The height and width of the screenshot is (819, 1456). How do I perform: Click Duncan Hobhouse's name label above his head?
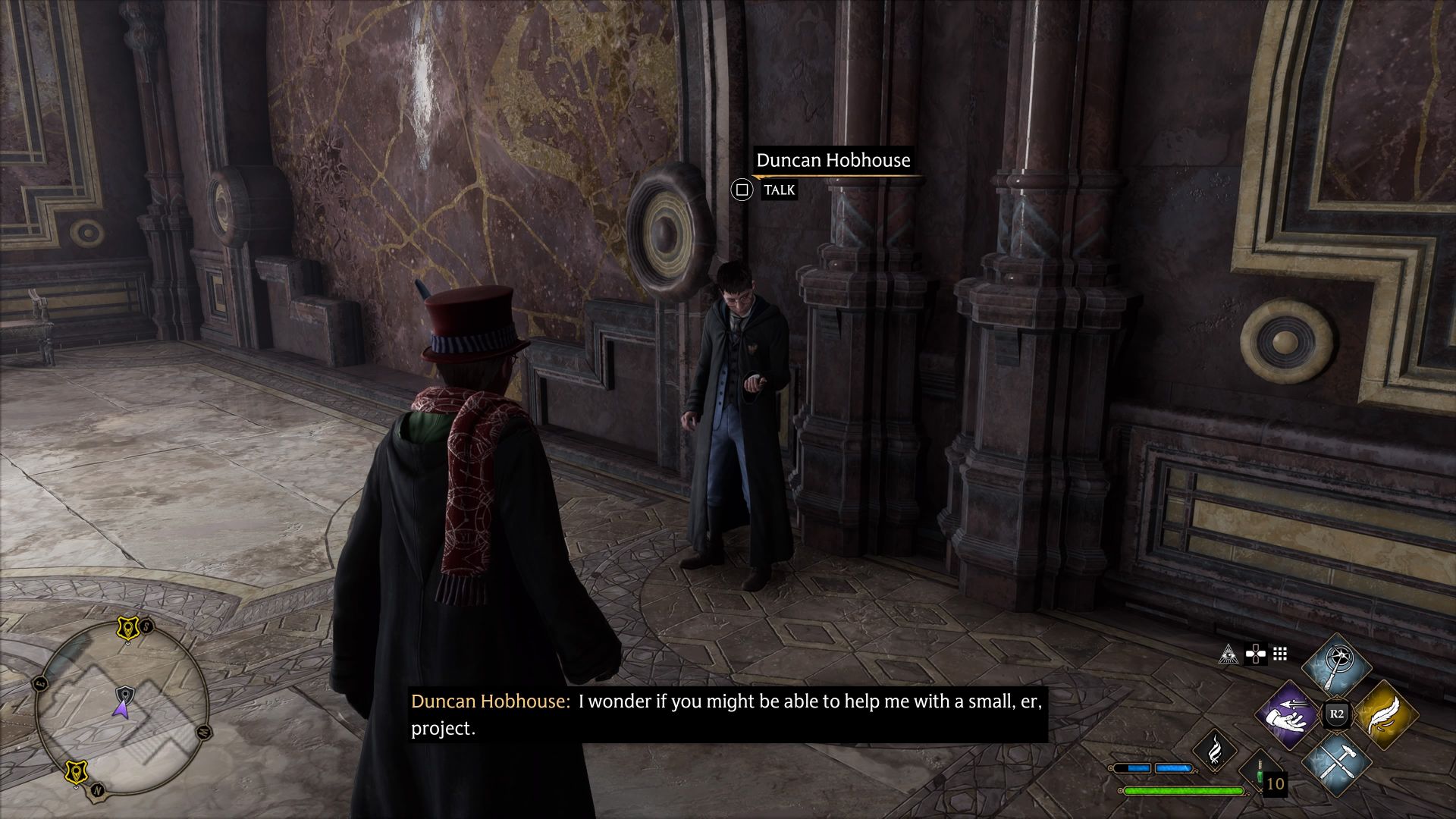833,161
